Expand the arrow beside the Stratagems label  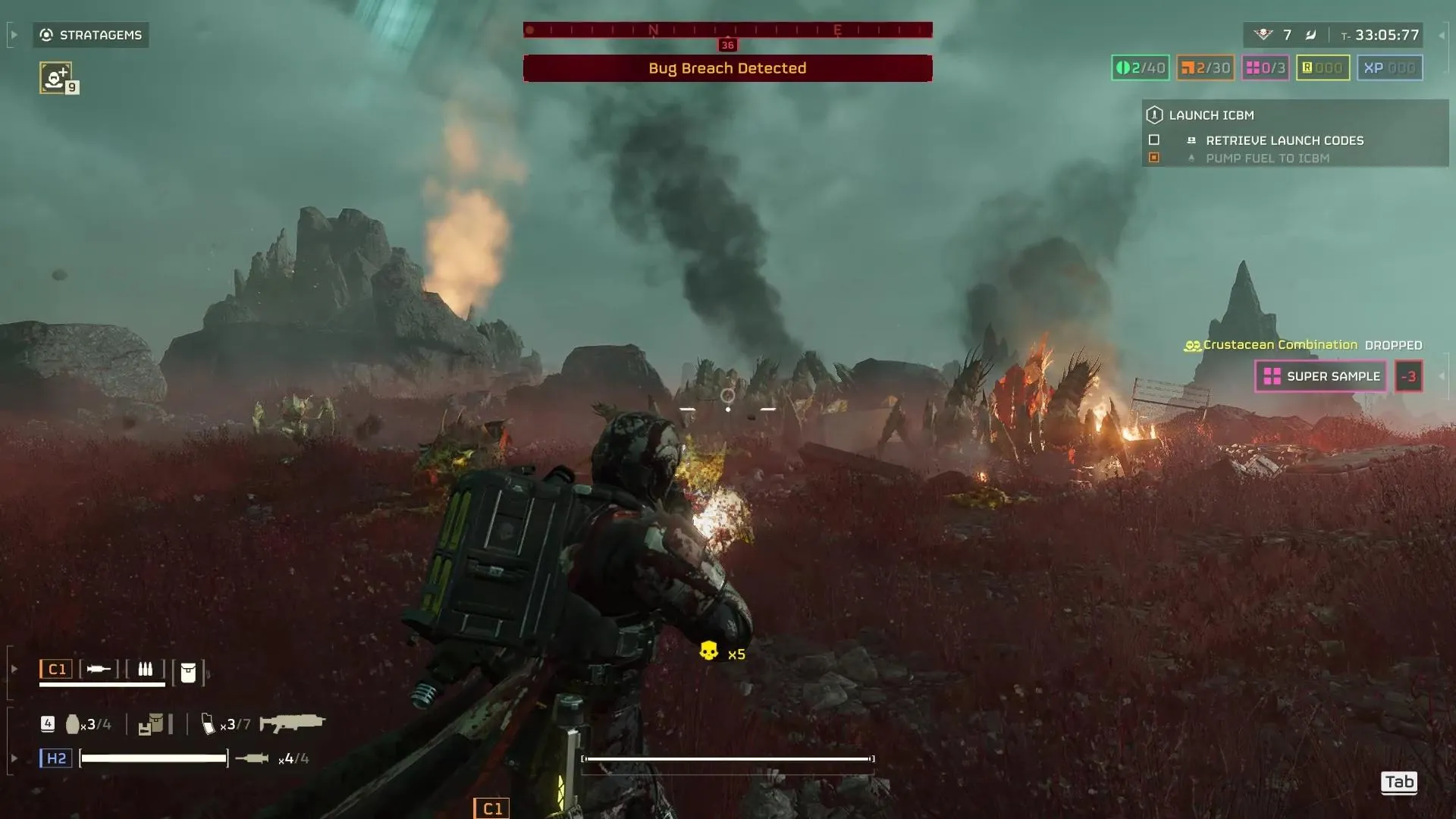coord(14,35)
